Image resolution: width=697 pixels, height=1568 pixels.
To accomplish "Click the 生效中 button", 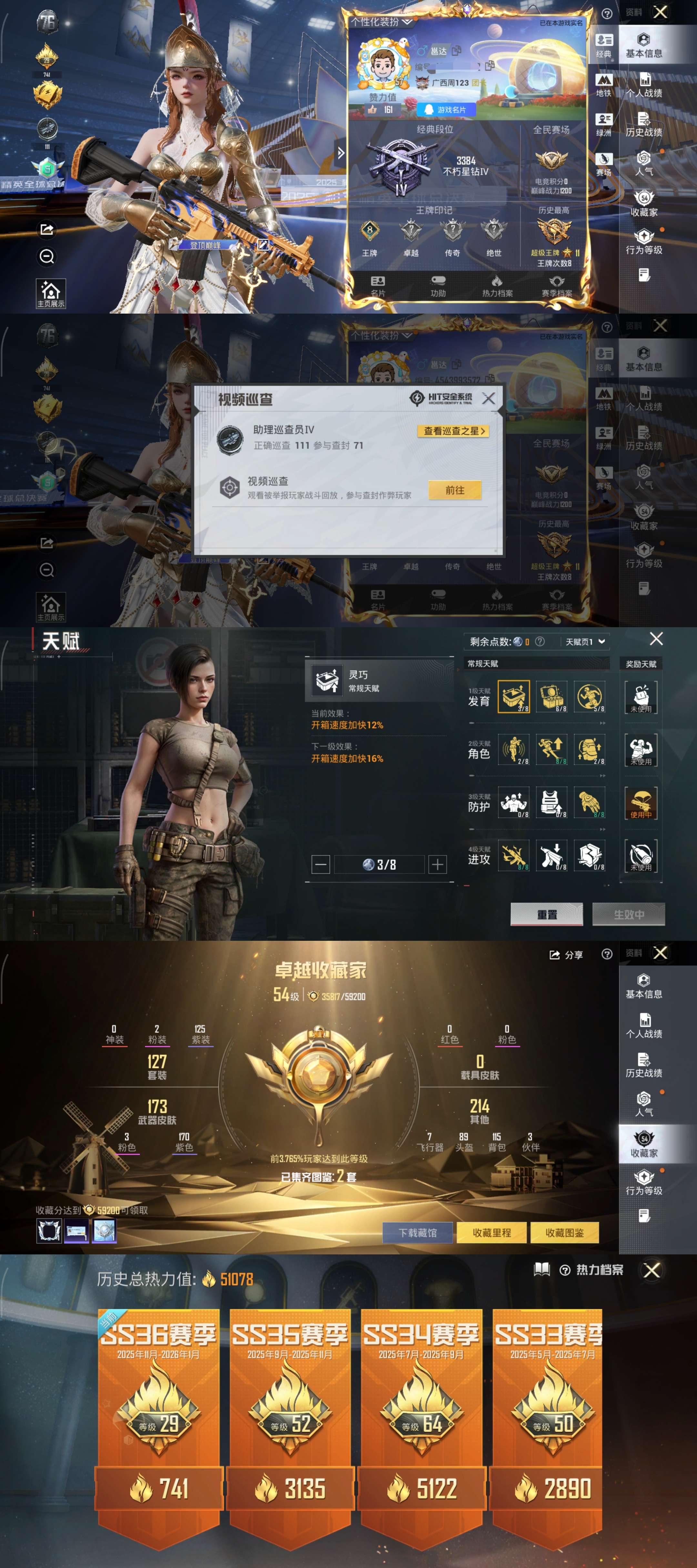I will 628,914.
